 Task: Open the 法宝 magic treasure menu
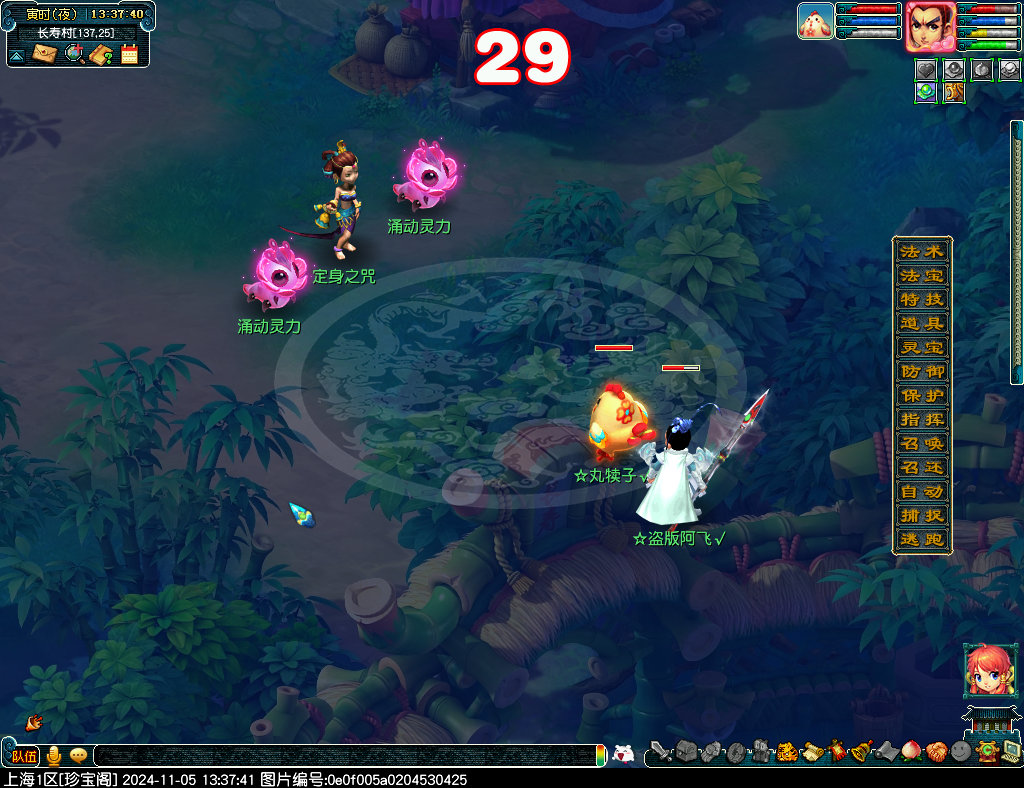tap(921, 275)
